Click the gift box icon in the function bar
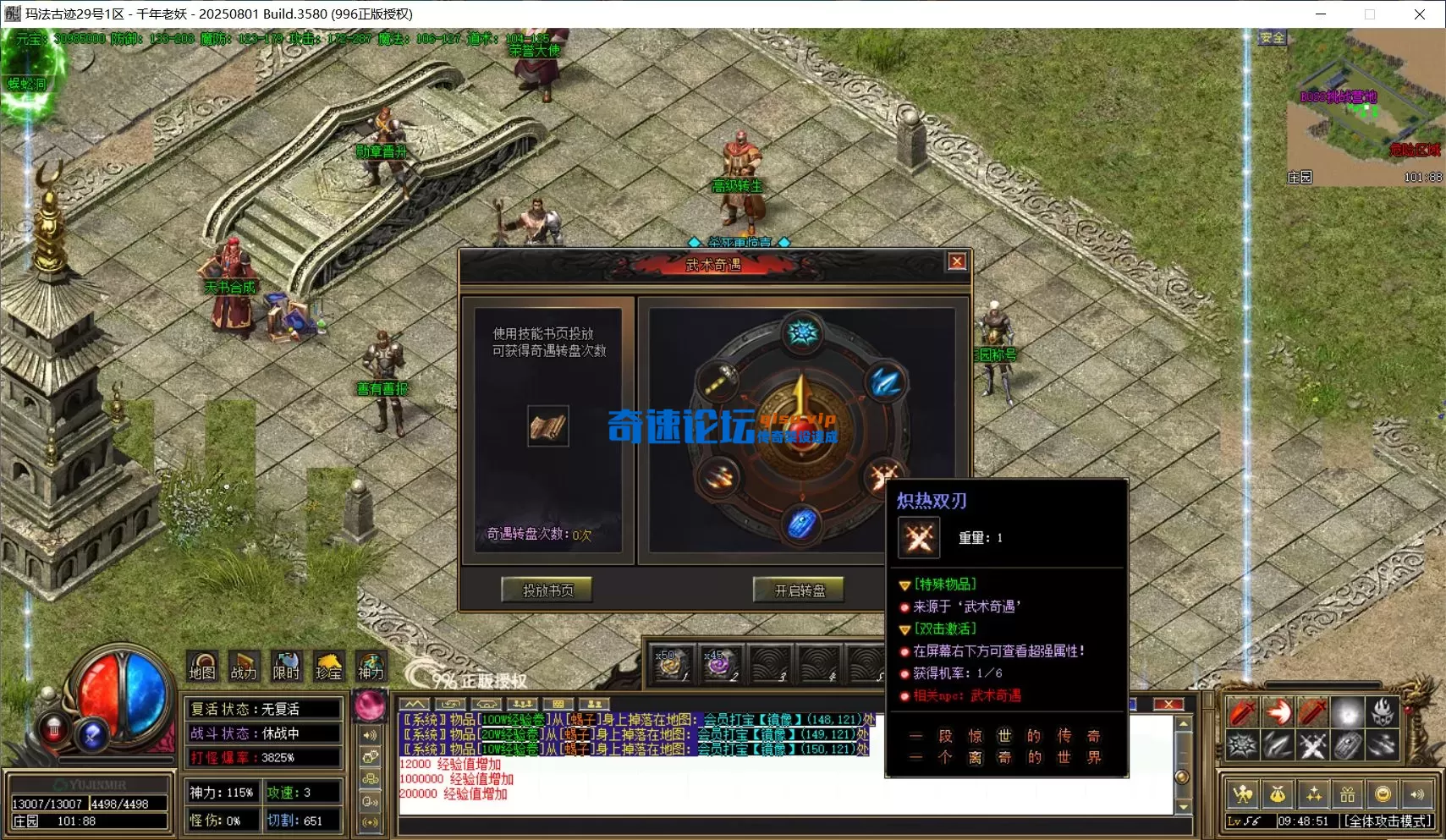This screenshot has height=840, width=1446. pos(1349,793)
